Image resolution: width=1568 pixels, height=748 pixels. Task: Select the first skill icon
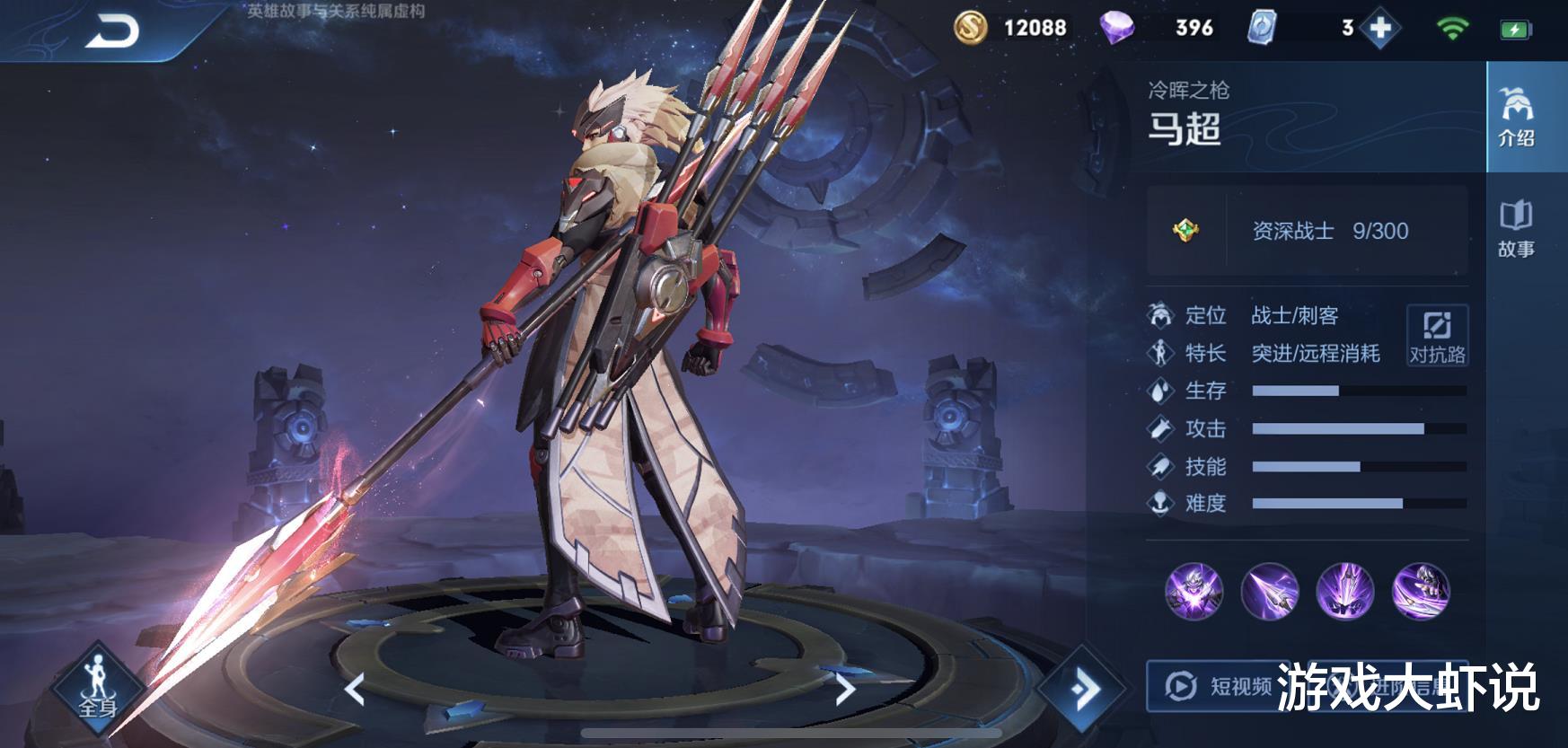1194,591
